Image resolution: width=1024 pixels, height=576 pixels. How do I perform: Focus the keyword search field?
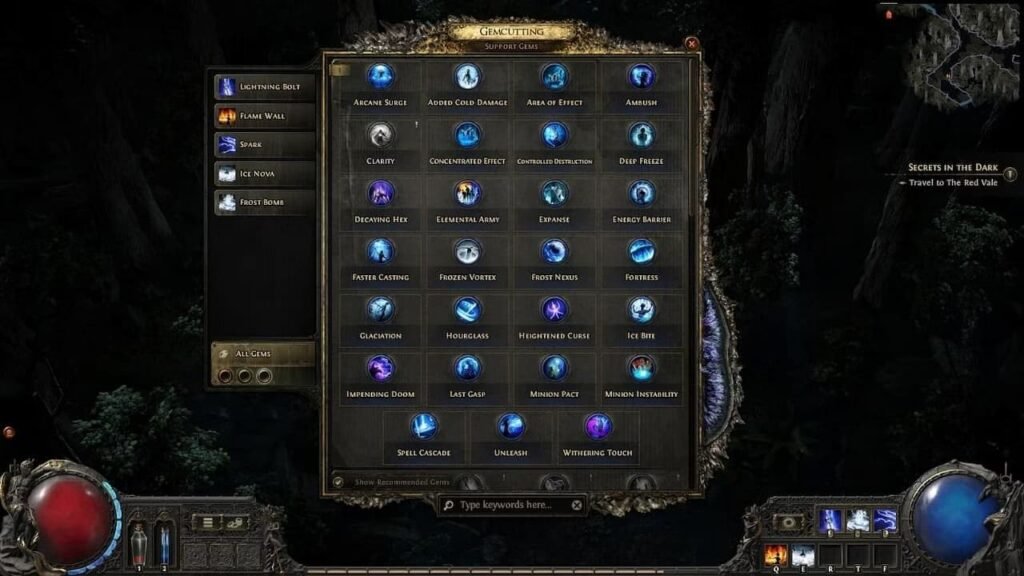pyautogui.click(x=512, y=505)
